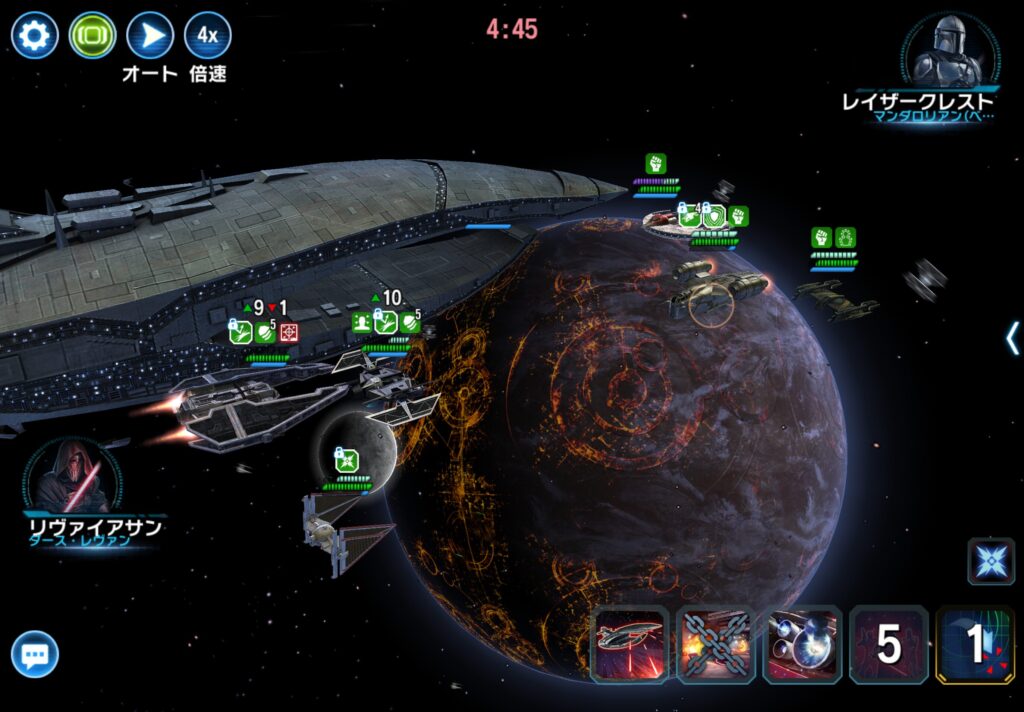The height and width of the screenshot is (712, 1024).
Task: Enable auto battle (オート)
Action: [x=150, y=36]
